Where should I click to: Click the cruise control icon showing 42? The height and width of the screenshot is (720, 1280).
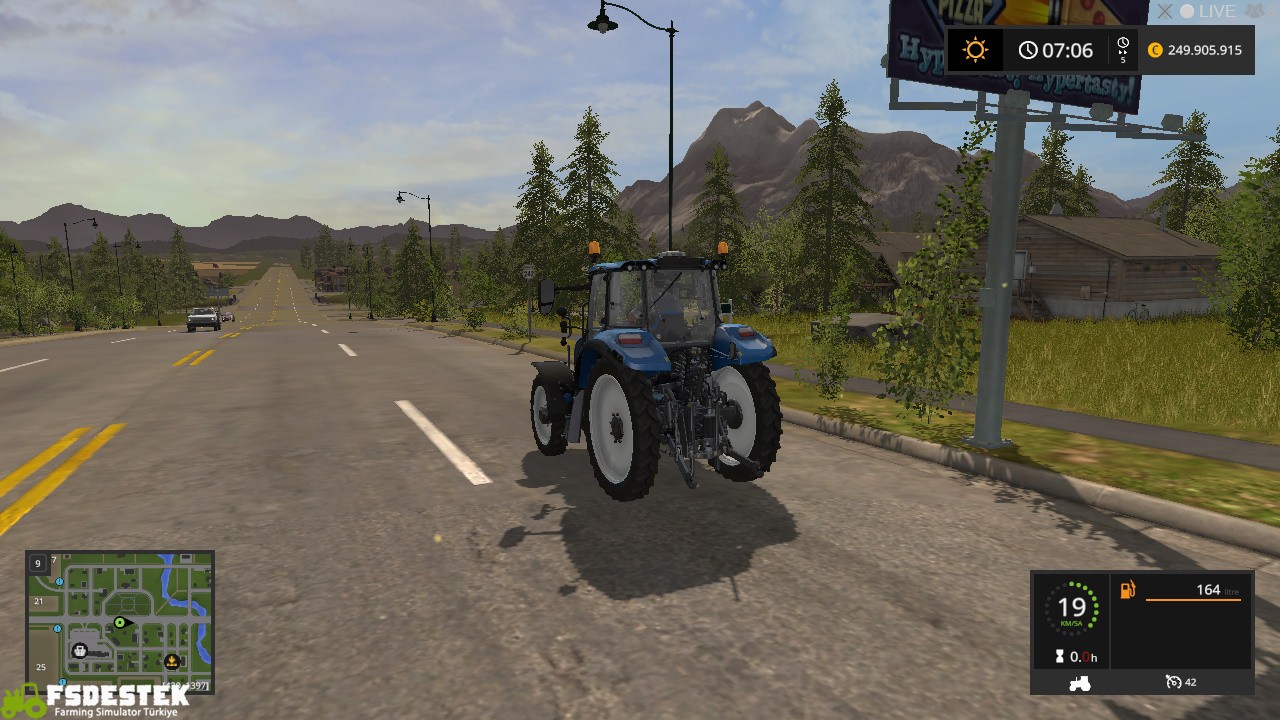pyautogui.click(x=1174, y=682)
